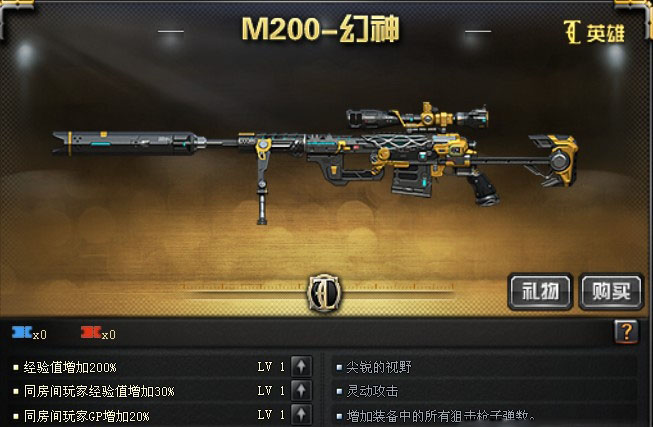Upgrade level for 经验值增加200% perk
Screen dimensions: 653x427
click(x=303, y=366)
